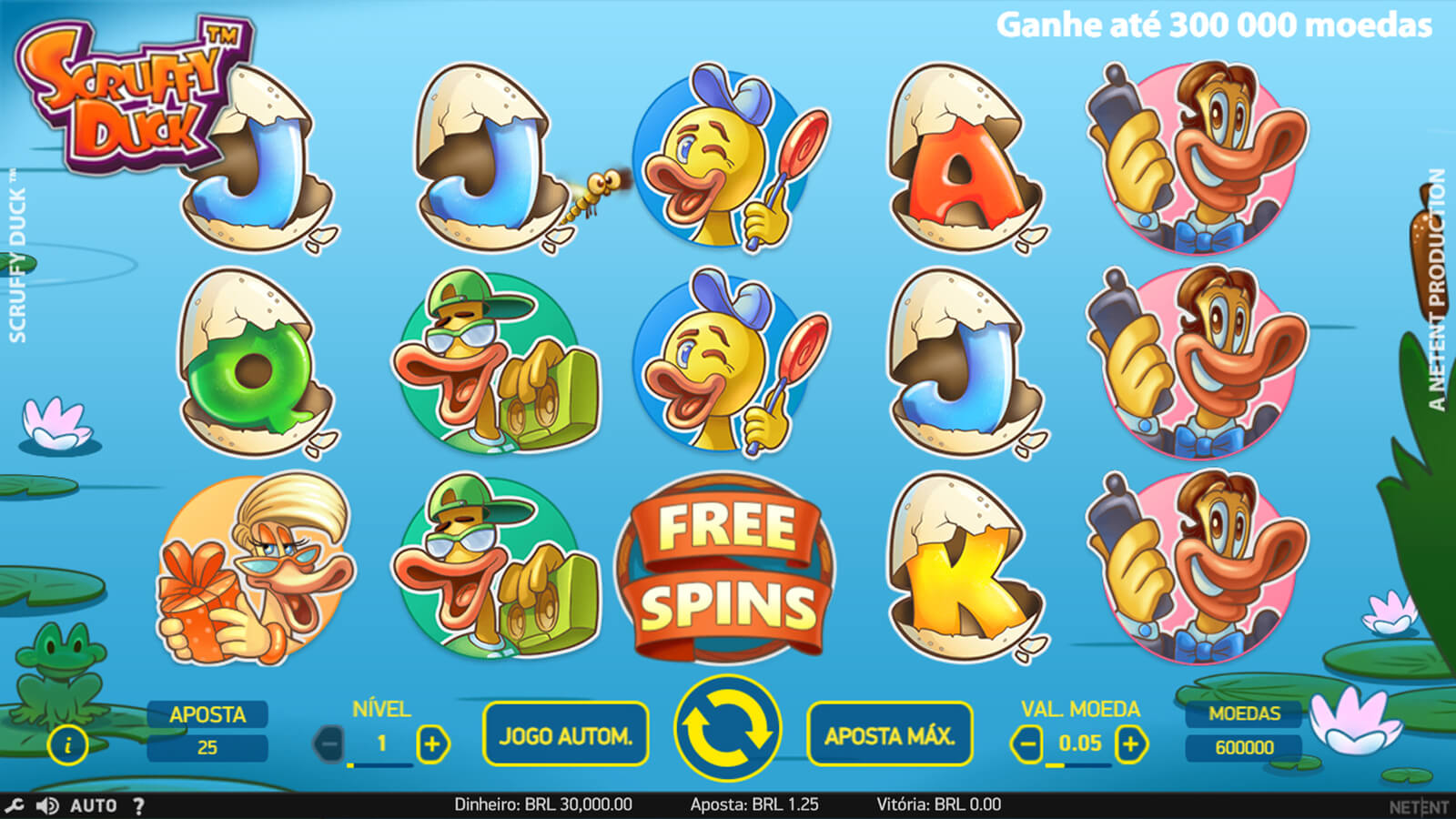1456x819 pixels.
Task: Open the paytable info button
Action: click(x=67, y=745)
